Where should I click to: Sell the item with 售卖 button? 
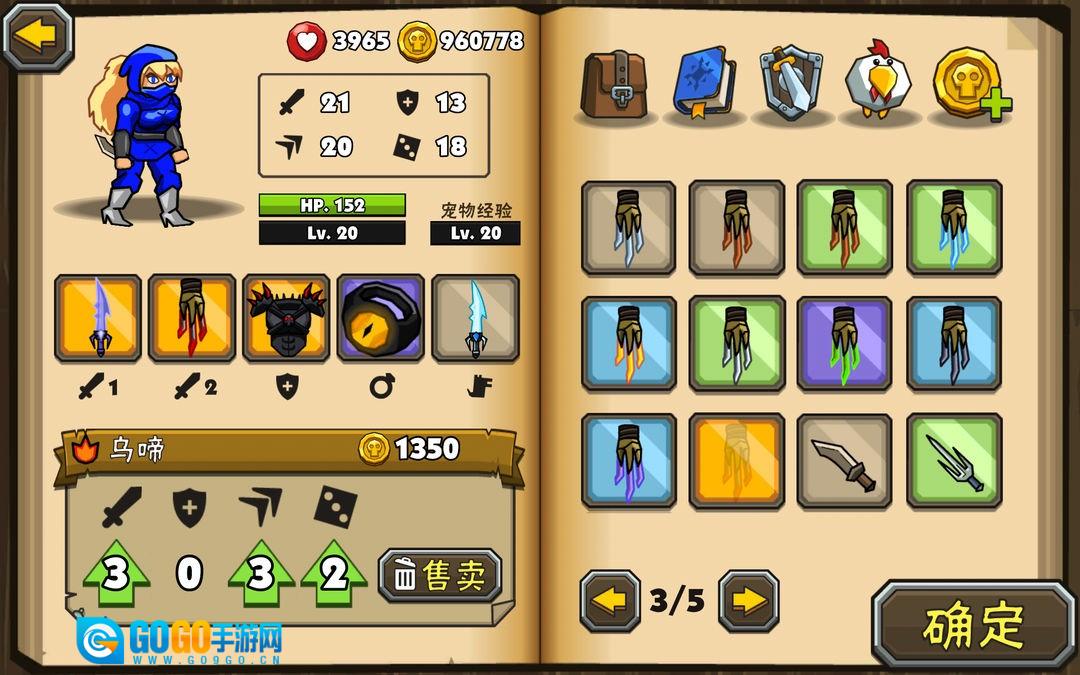click(440, 576)
